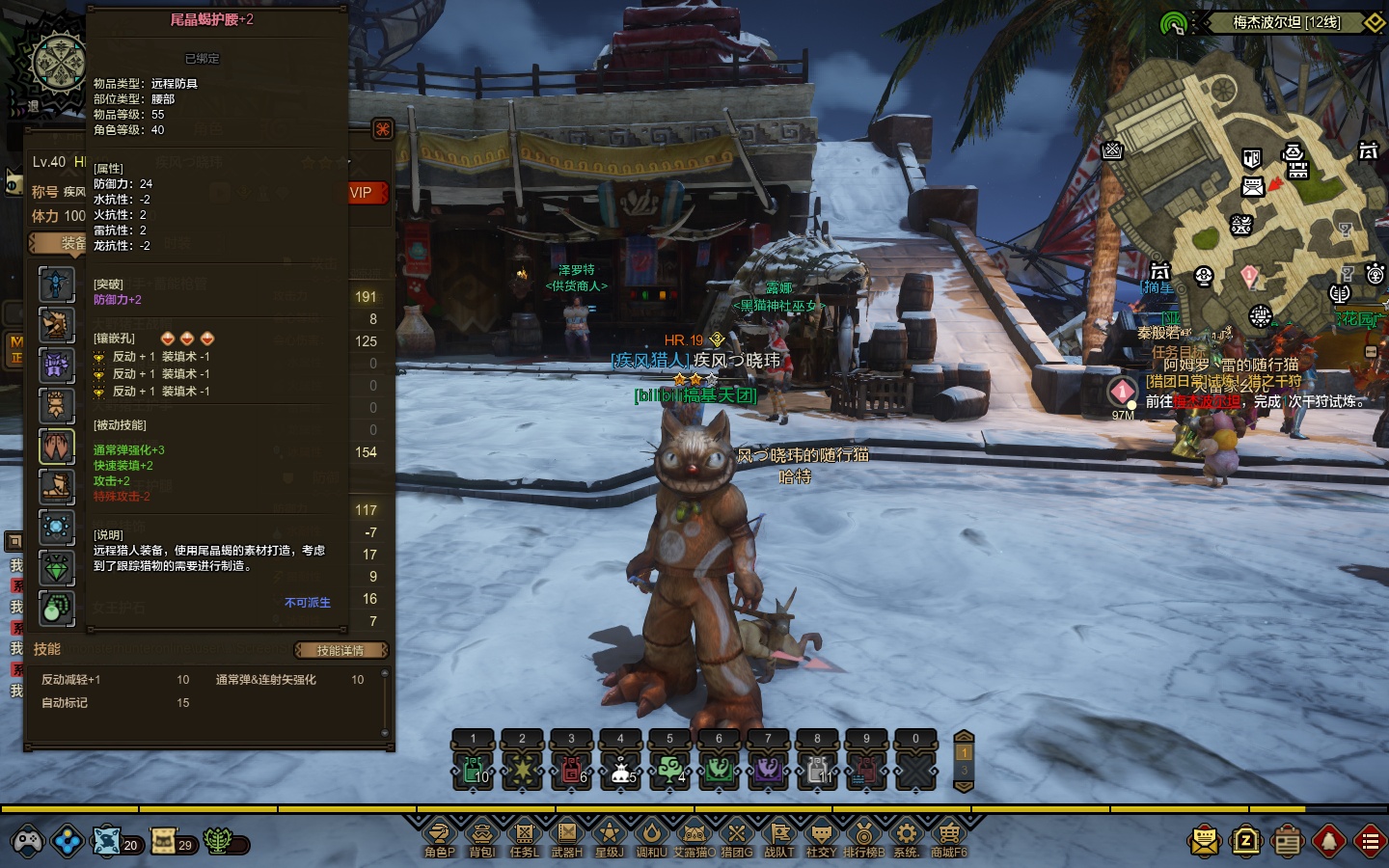Viewport: 1389px width, 868px height.
Task: Open the 角色 (Character) menu
Action: (x=440, y=835)
